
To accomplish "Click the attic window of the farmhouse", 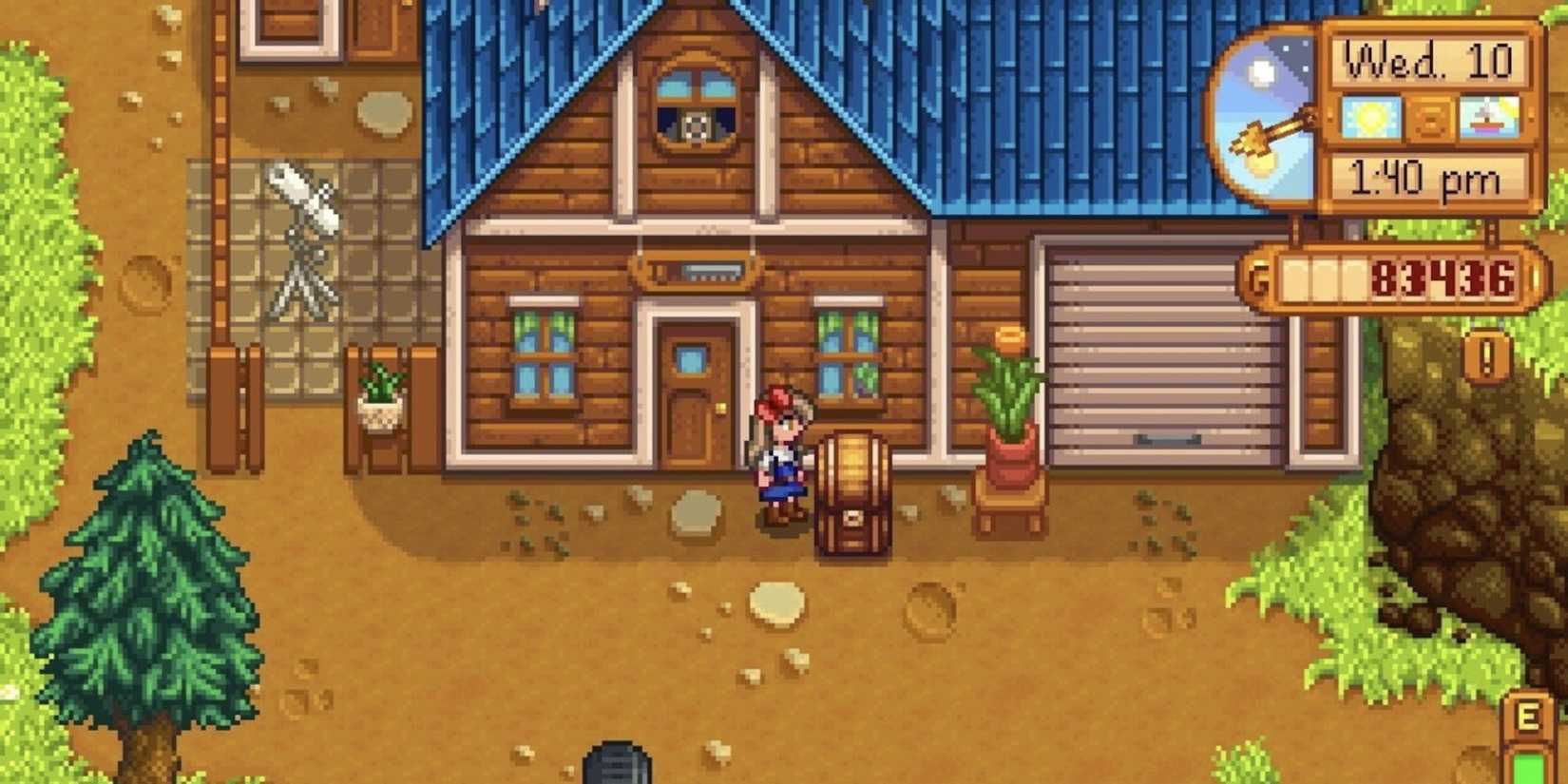I will tap(698, 105).
